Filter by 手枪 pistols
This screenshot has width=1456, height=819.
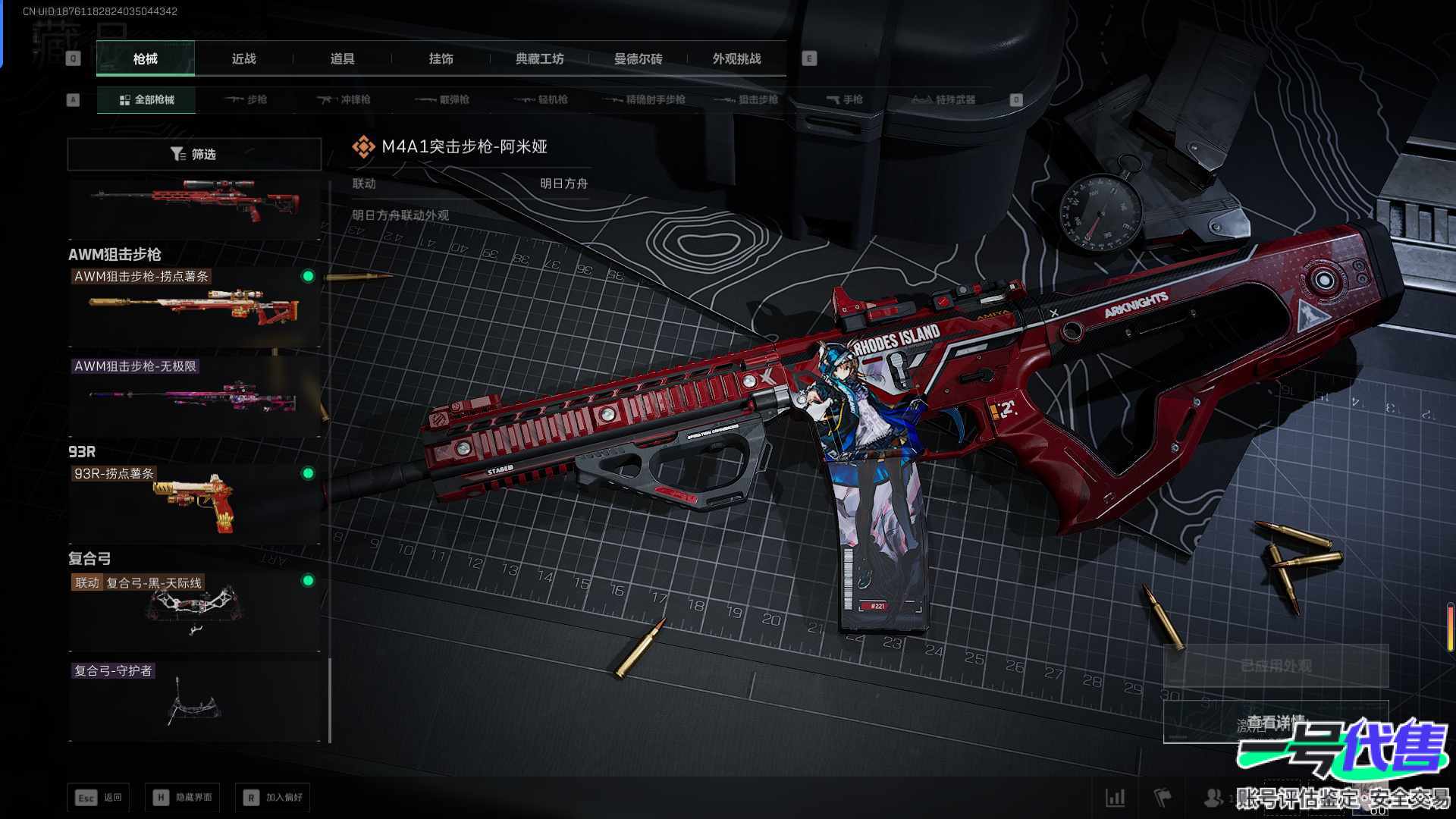point(844,99)
